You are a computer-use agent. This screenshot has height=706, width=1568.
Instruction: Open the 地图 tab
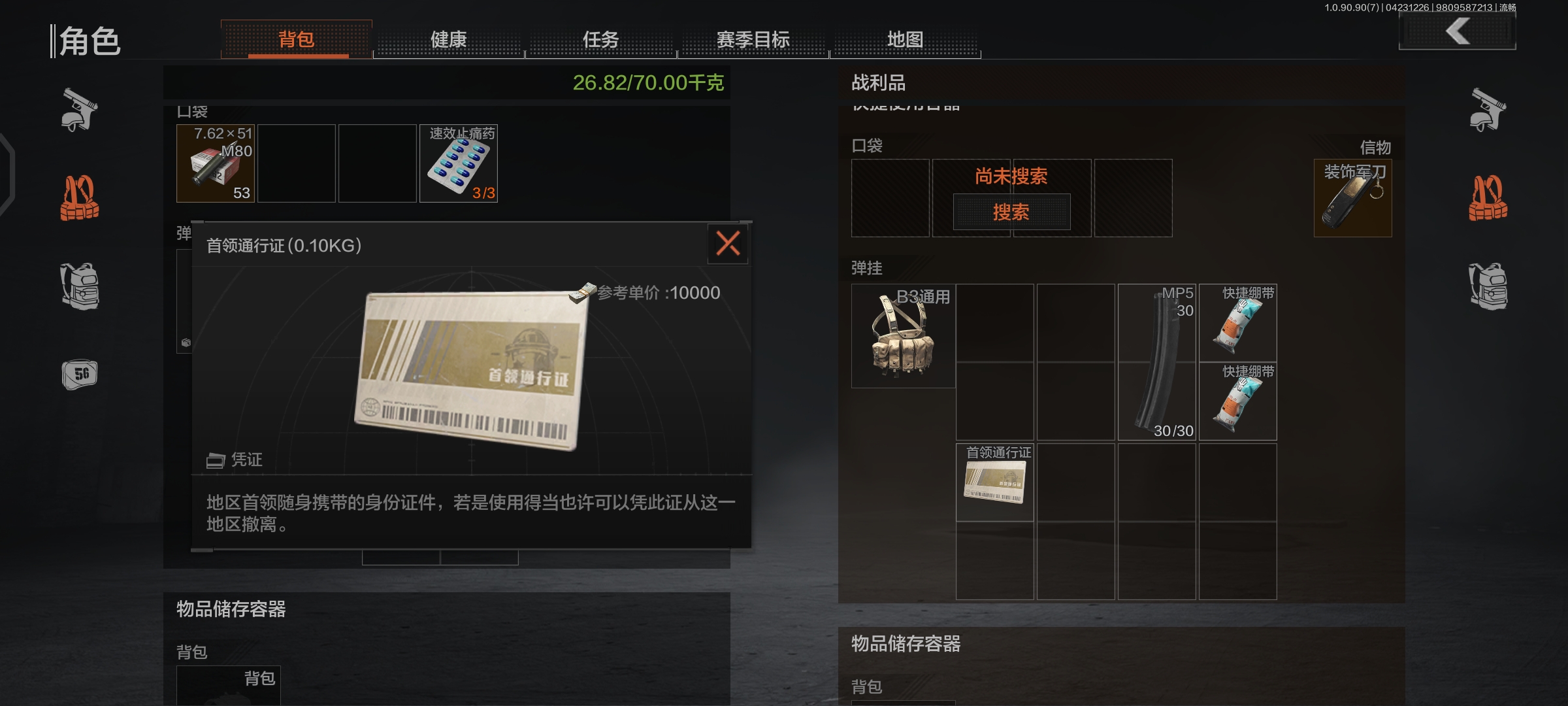click(906, 40)
